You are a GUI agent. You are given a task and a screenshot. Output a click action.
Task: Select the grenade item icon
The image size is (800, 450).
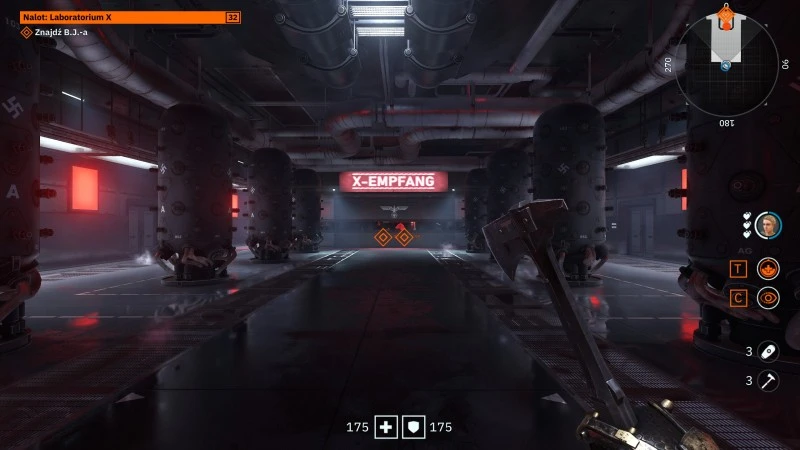(x=767, y=351)
